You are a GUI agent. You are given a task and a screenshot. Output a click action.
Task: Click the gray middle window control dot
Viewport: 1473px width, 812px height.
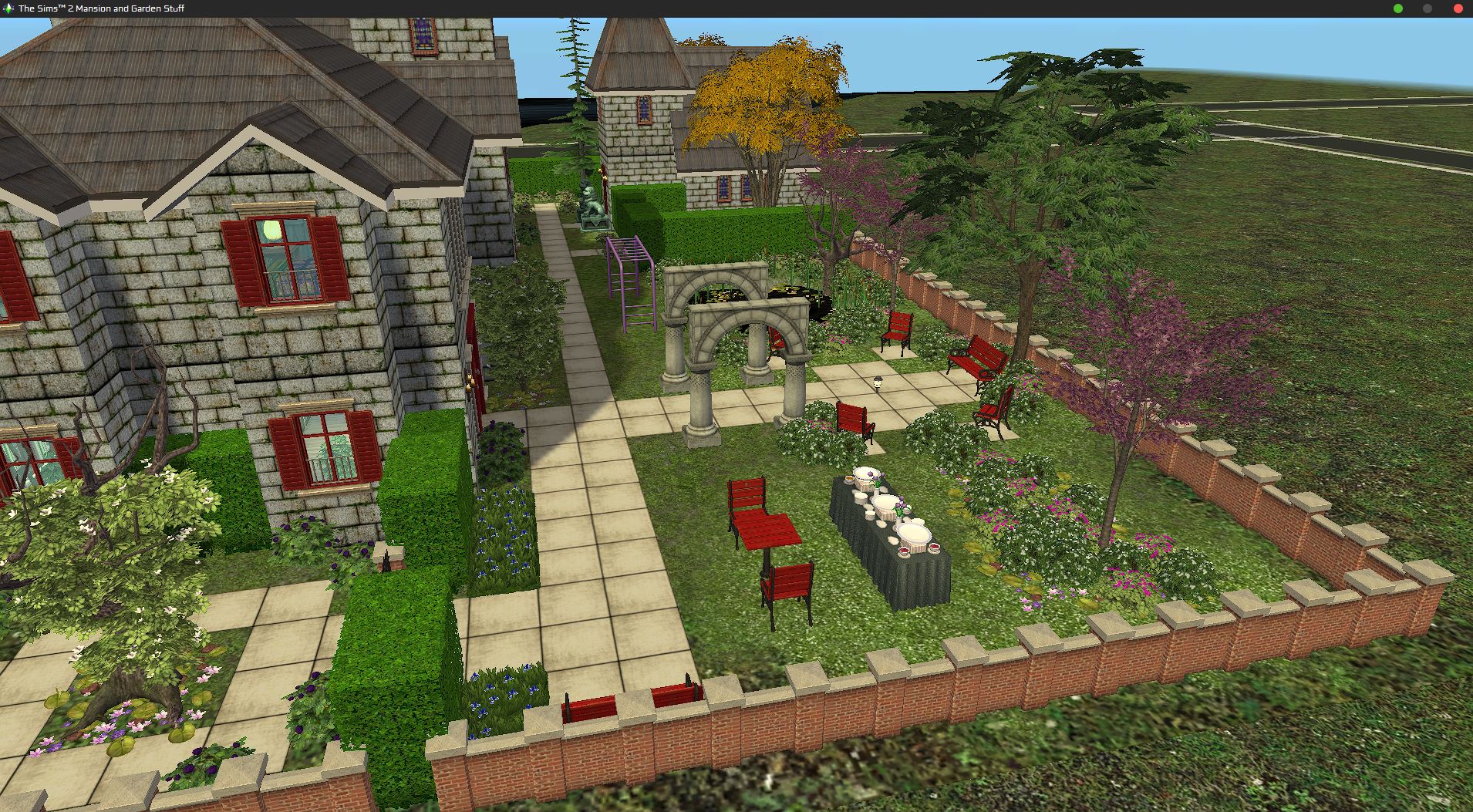point(1428,8)
